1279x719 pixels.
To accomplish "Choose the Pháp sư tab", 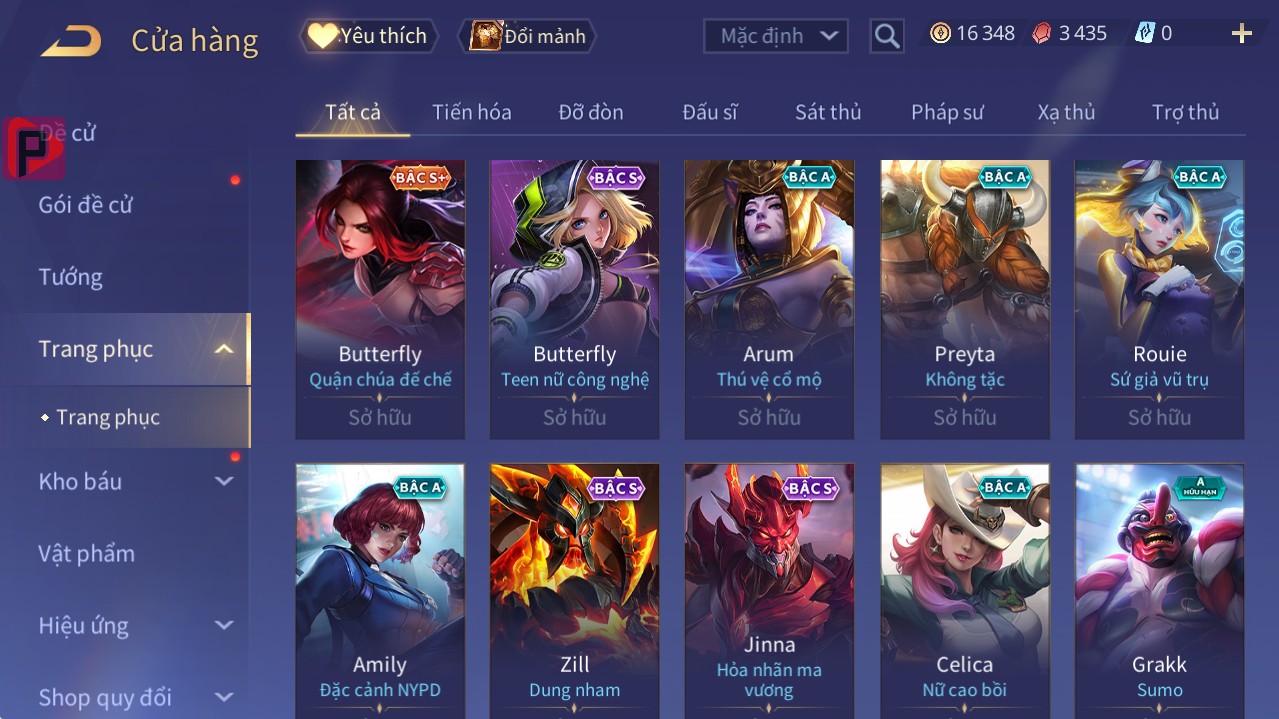I will [947, 112].
